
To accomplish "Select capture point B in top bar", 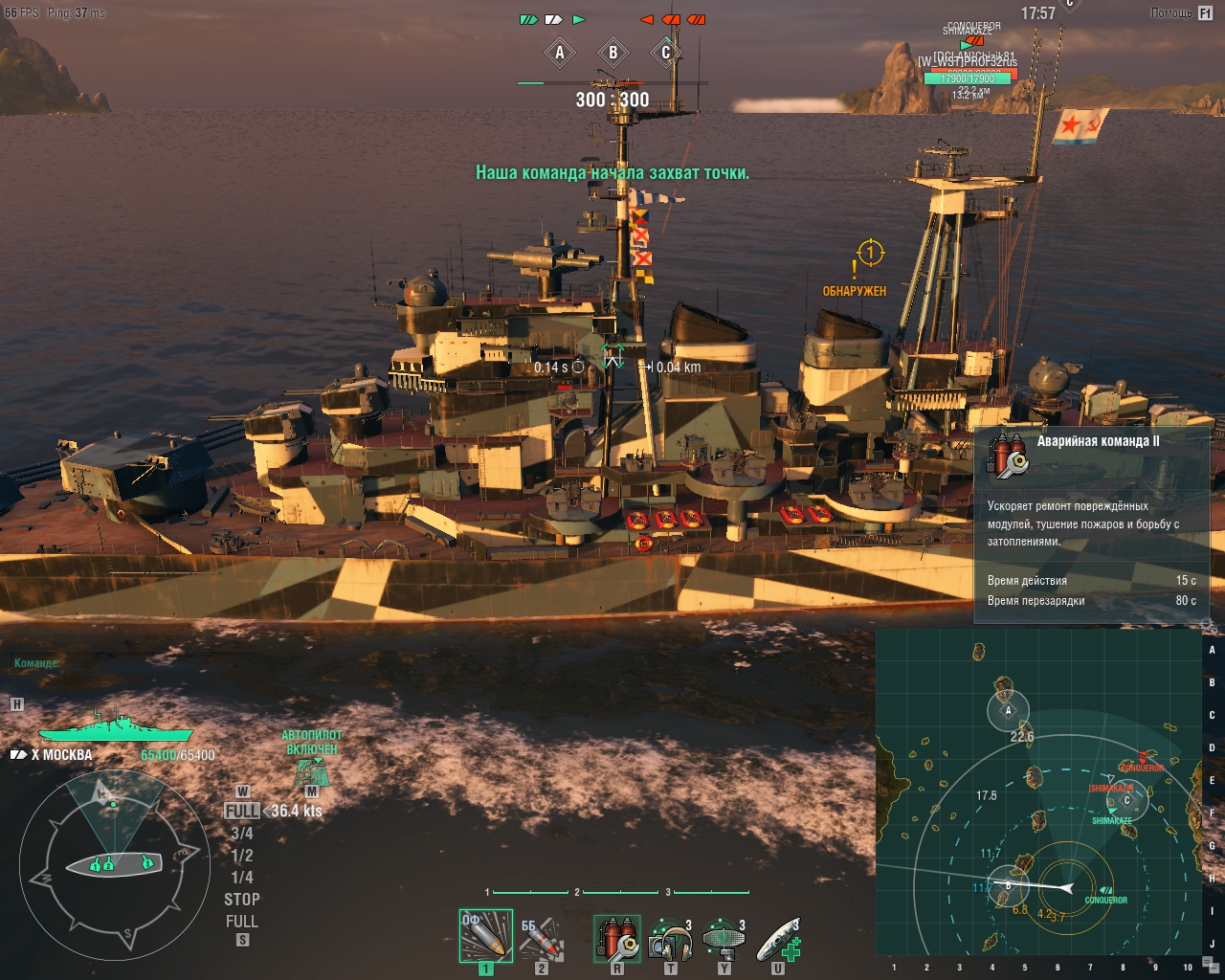I will (x=613, y=54).
